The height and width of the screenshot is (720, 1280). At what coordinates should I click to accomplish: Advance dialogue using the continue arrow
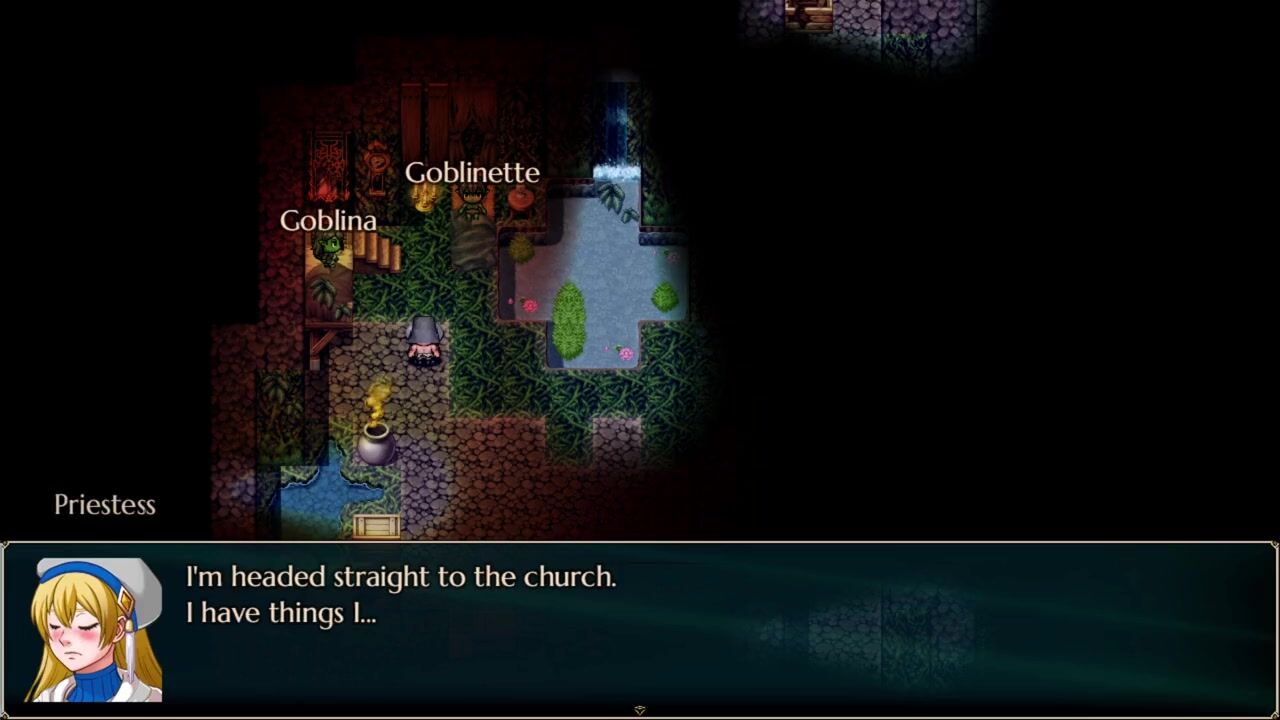[x=640, y=710]
